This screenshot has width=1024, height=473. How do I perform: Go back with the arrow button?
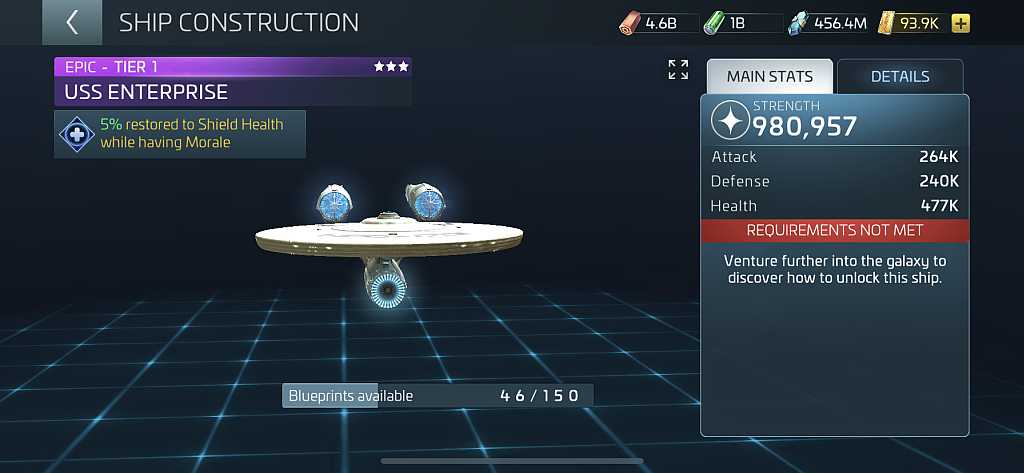72,22
